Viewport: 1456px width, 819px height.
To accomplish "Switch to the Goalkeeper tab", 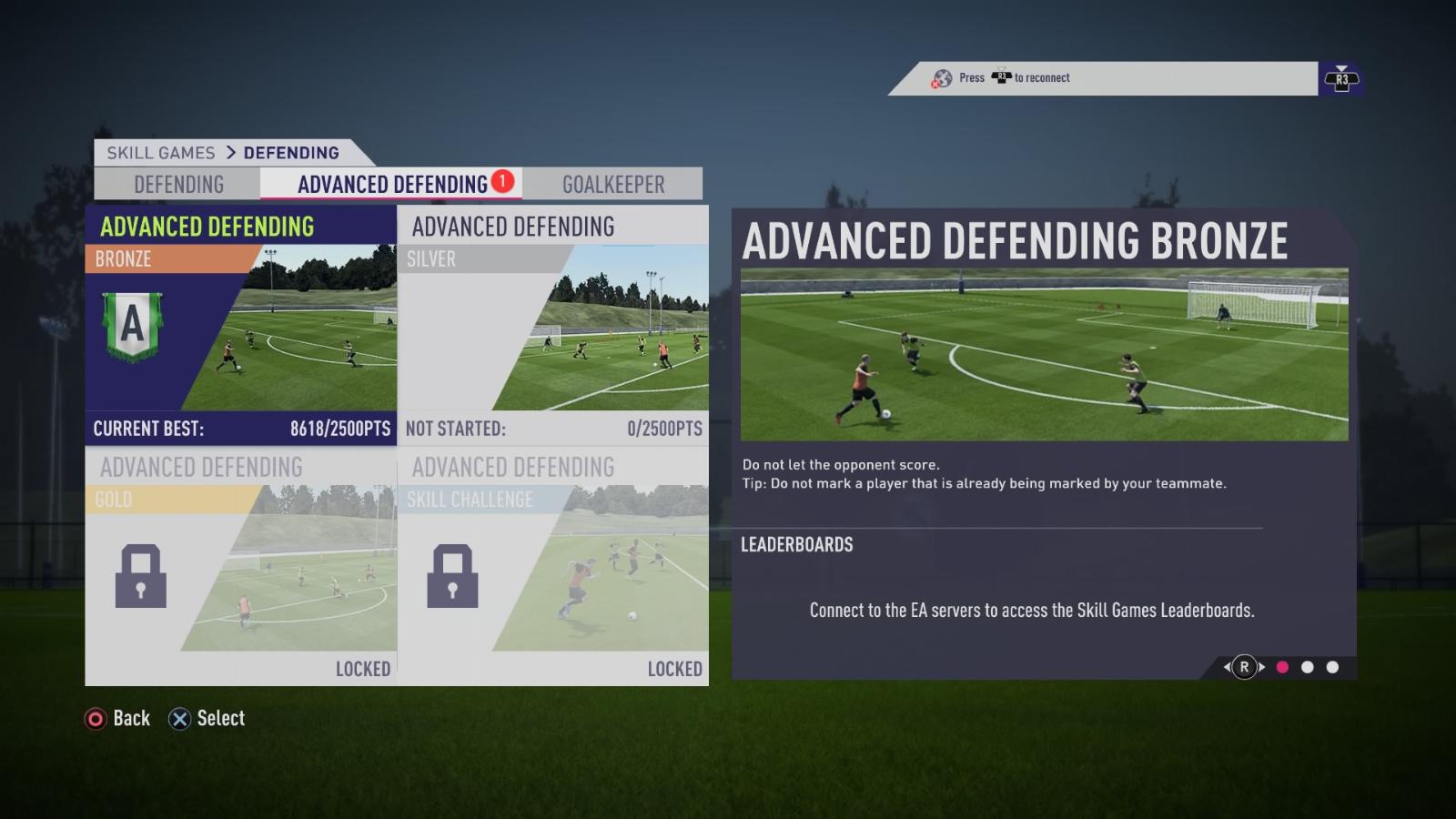I will pyautogui.click(x=613, y=185).
